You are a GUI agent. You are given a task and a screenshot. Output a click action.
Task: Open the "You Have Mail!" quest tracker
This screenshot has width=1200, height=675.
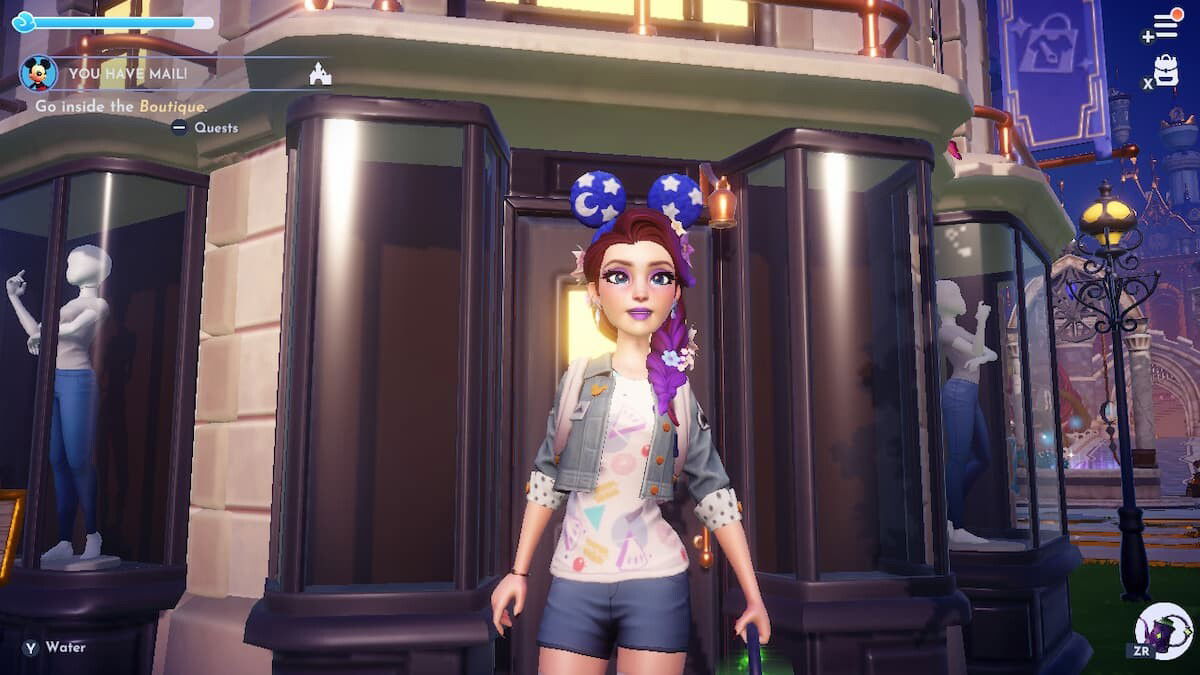click(x=130, y=73)
